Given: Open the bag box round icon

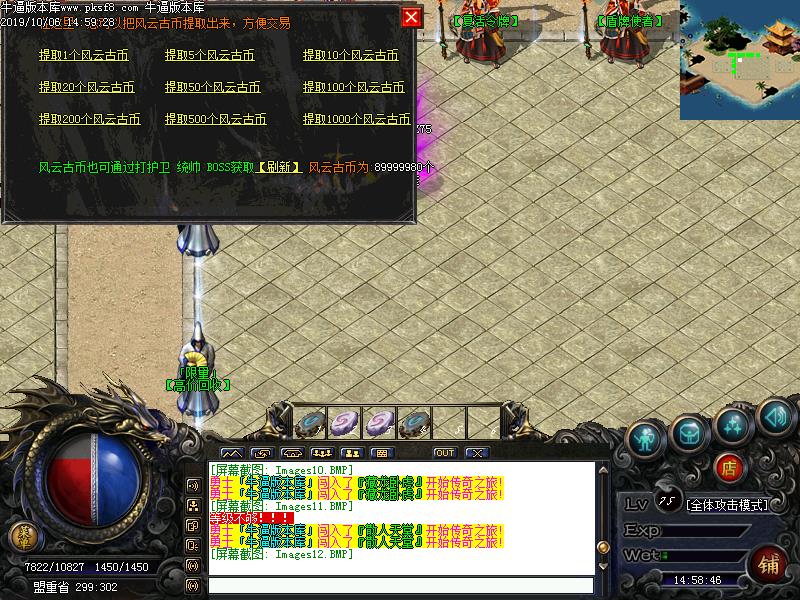Looking at the screenshot, I should click(691, 431).
